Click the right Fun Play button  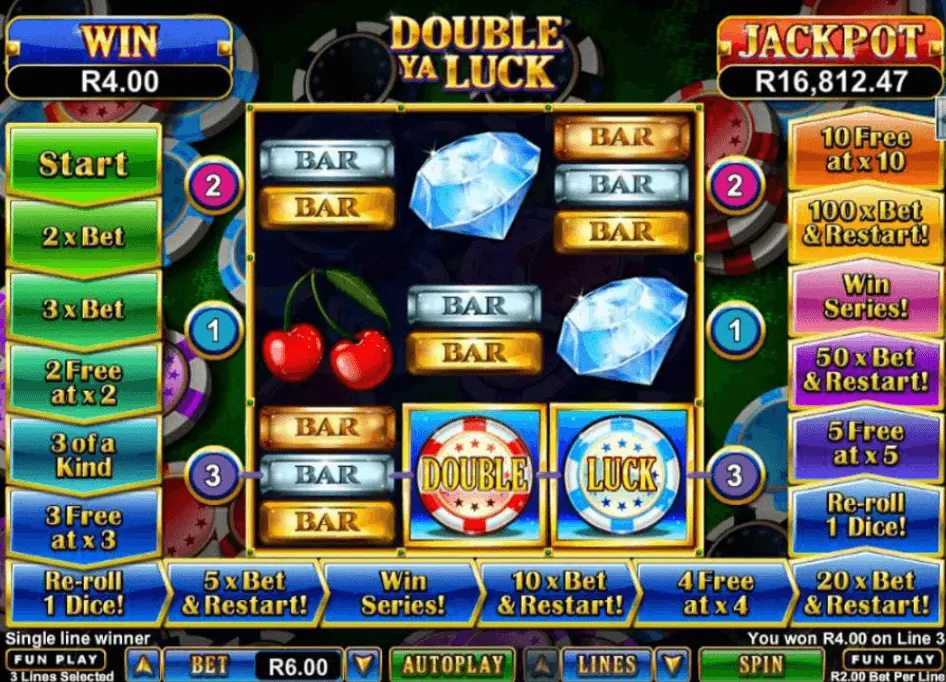pyautogui.click(x=889, y=659)
